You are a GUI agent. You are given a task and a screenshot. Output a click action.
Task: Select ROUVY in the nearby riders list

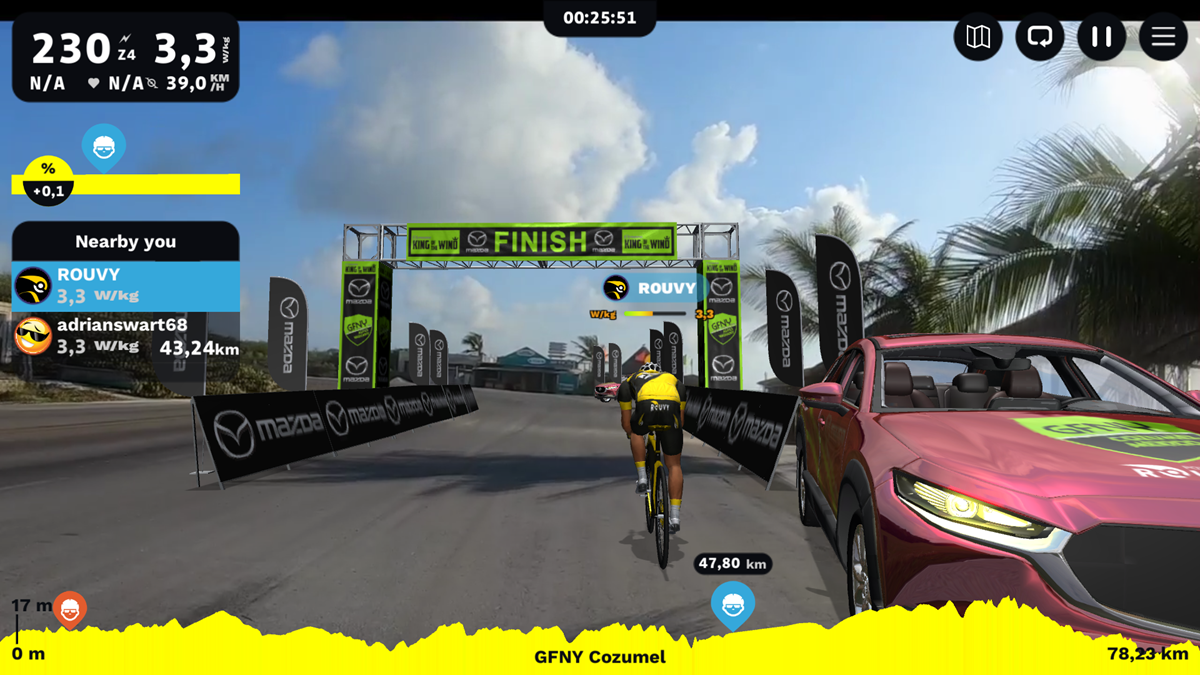tap(125, 286)
